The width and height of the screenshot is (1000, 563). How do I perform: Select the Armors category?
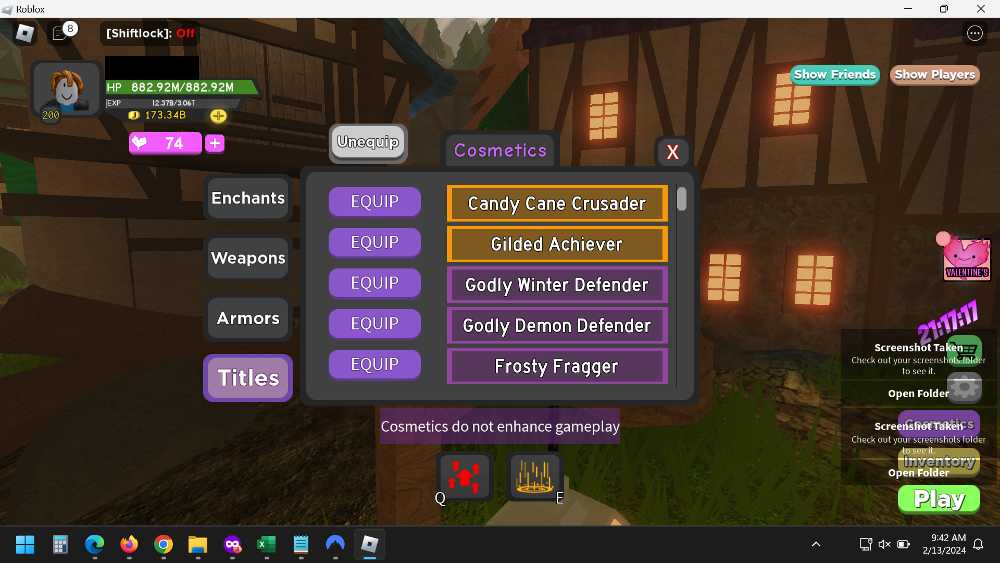(248, 318)
